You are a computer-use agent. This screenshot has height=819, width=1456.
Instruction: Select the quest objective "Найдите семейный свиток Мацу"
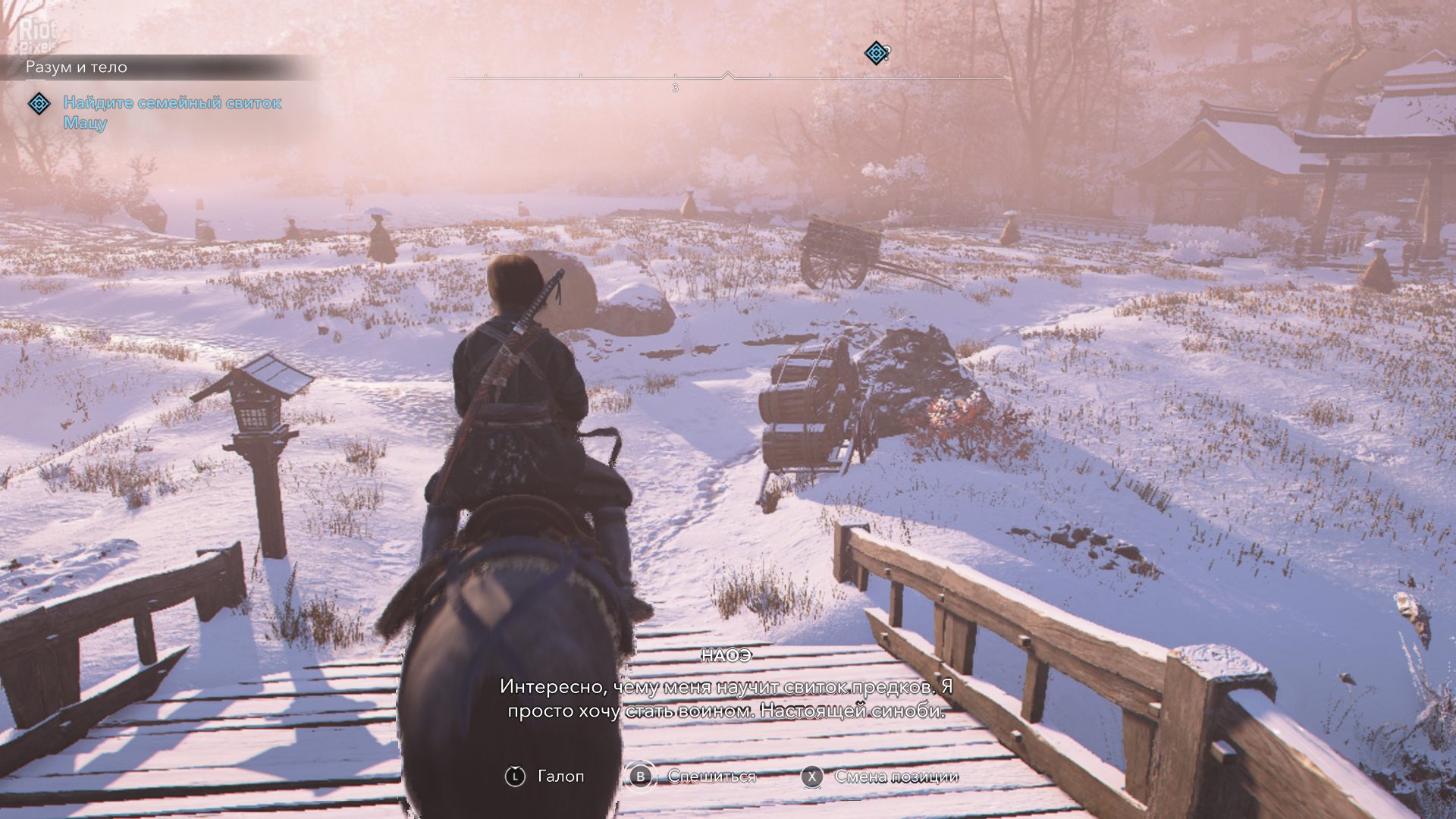coord(172,112)
